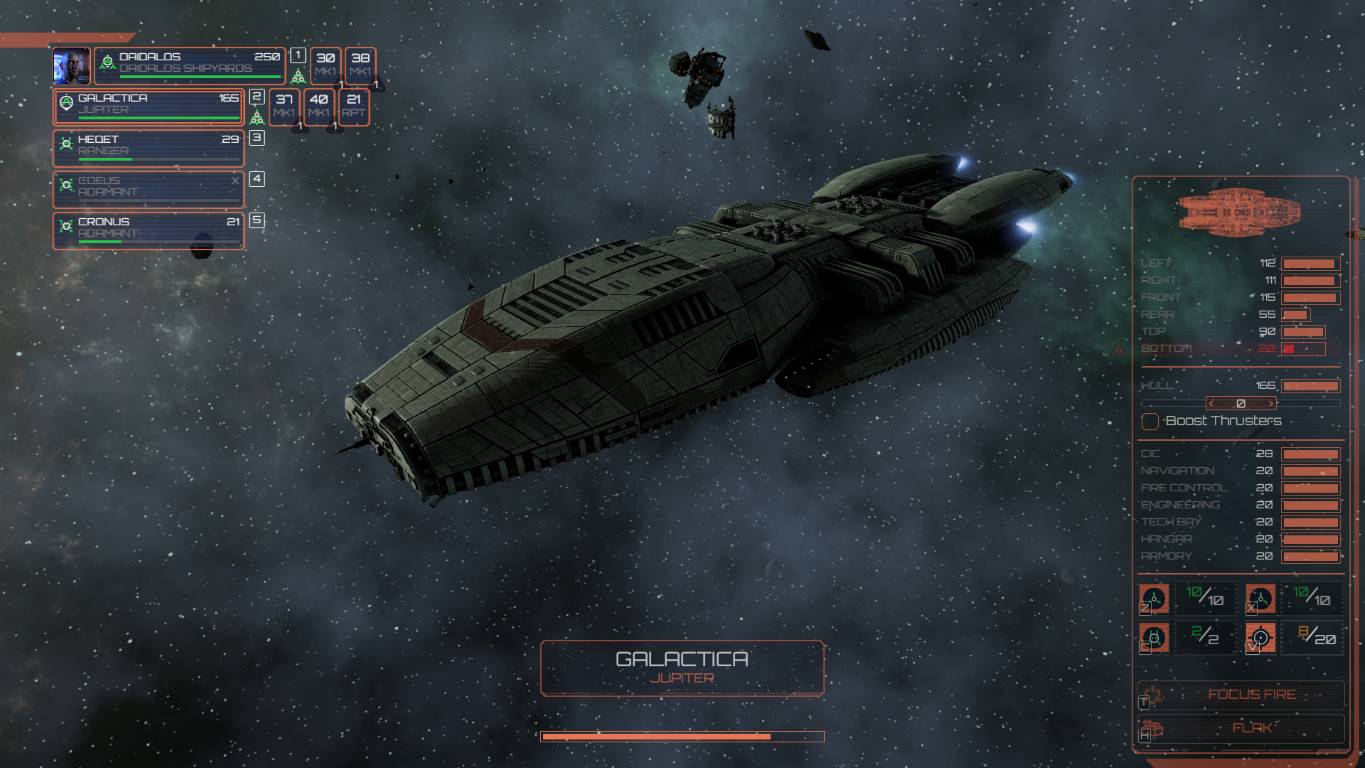Select Galactica squadron with strength 40
This screenshot has height=768, width=1365.
tap(319, 106)
